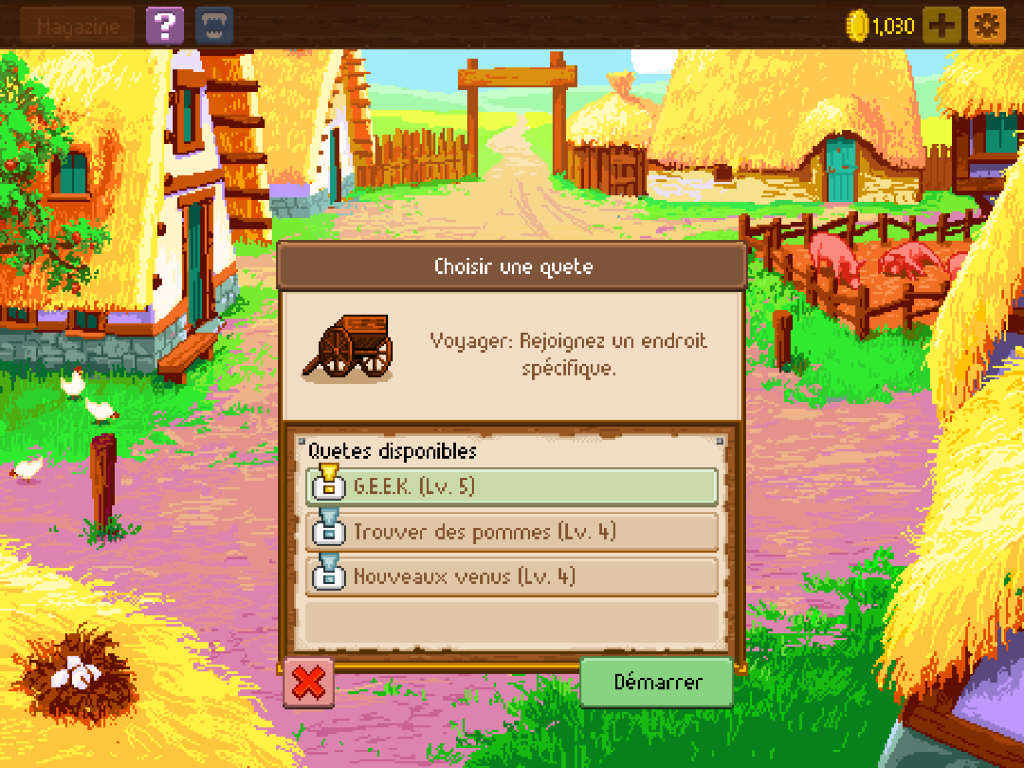Open the purple question mark help
The image size is (1024, 768).
point(164,26)
